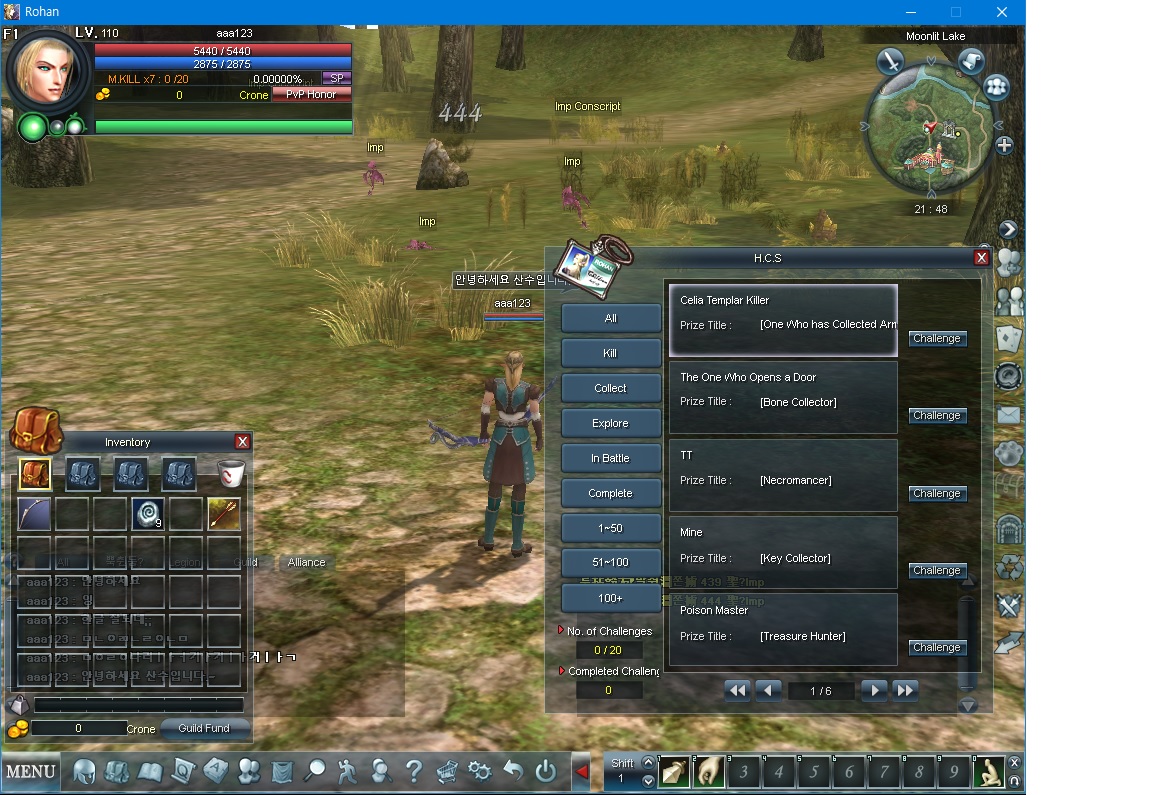Screen dimensions: 1152x795
Task: Open the Alliance chat tab
Action: click(306, 562)
